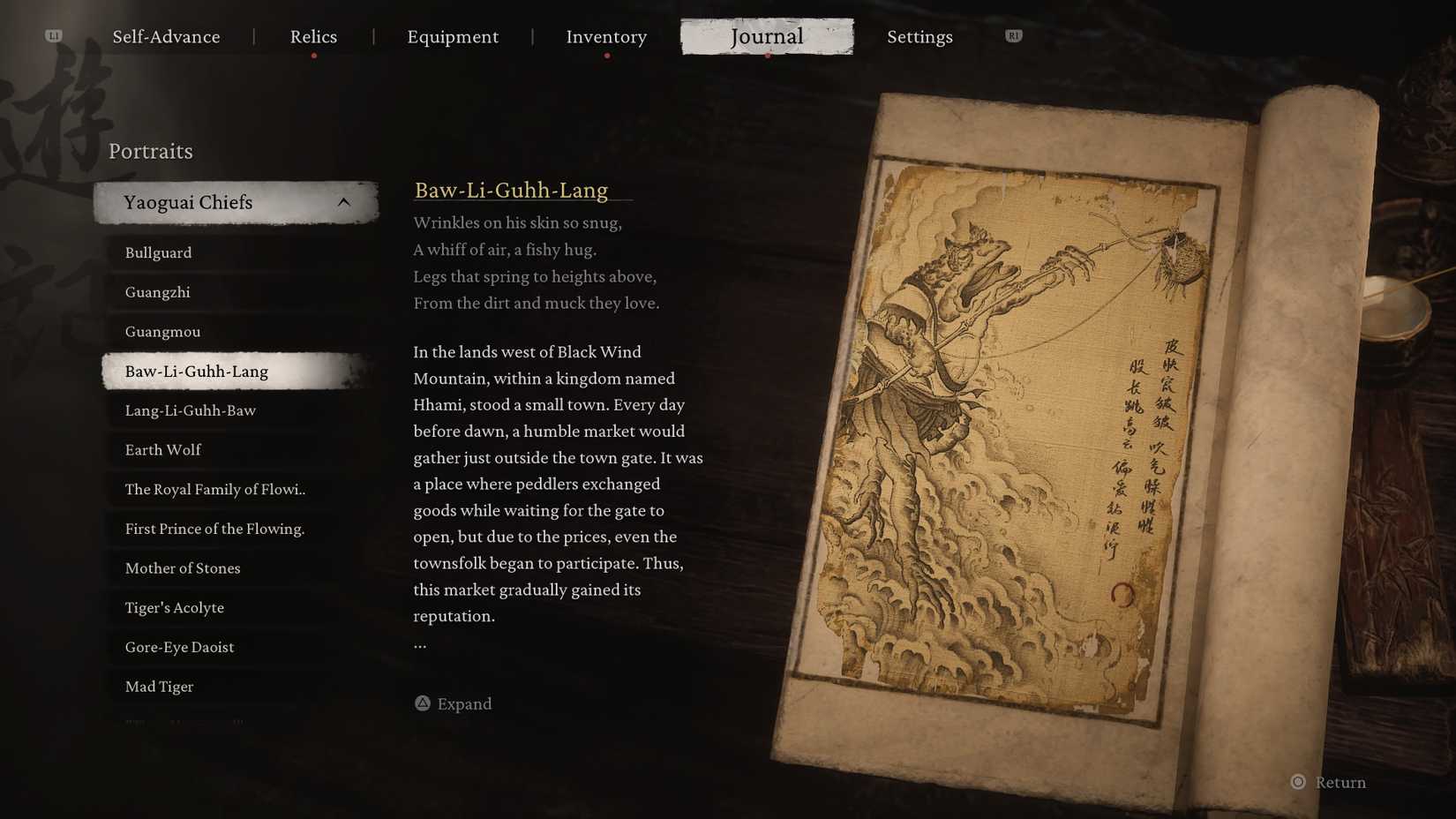Screen dimensions: 1456x819
Task: Click the Baw-Li-Guhh-Lang title heading
Action: (512, 190)
